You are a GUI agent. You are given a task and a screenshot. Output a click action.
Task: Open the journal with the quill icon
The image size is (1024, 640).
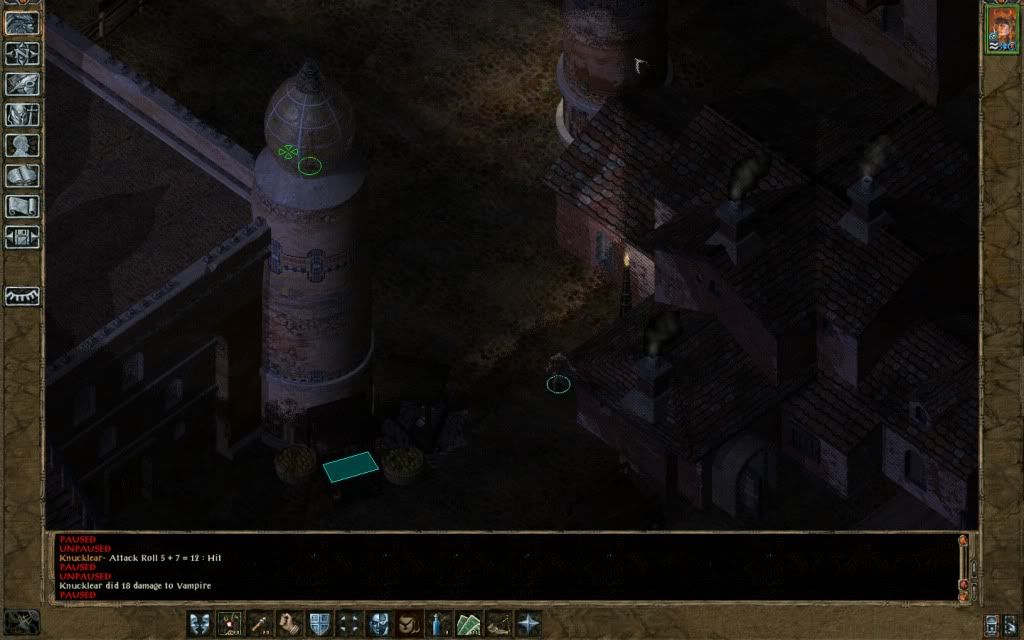click(22, 84)
